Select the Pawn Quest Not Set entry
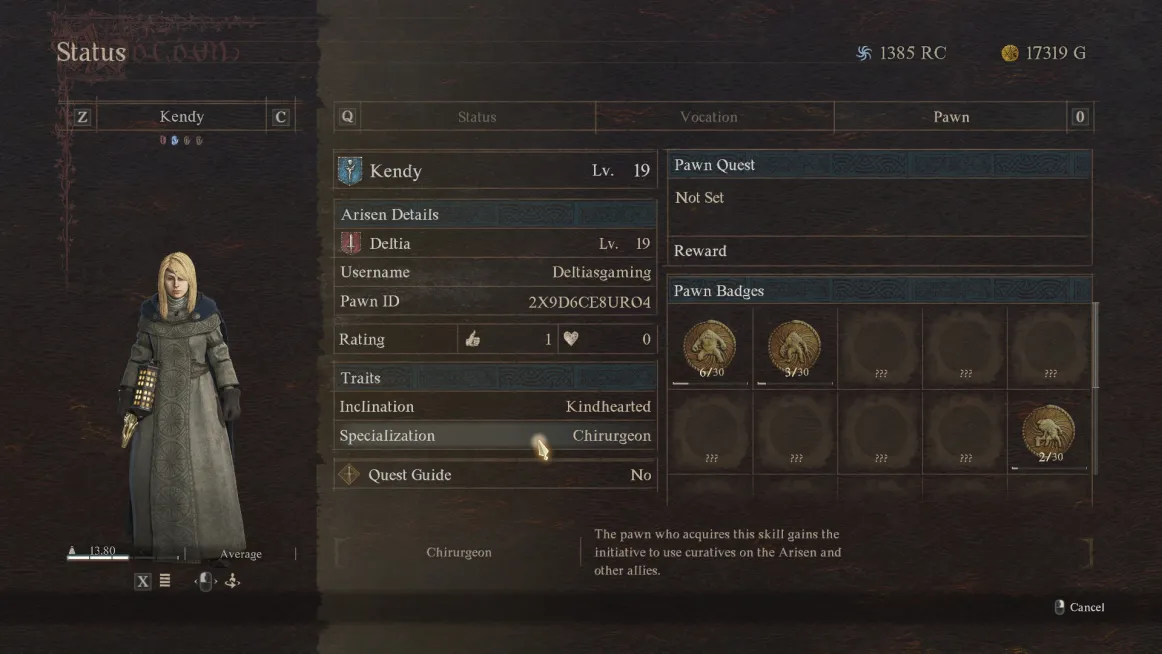The height and width of the screenshot is (654, 1162). pyautogui.click(x=878, y=198)
